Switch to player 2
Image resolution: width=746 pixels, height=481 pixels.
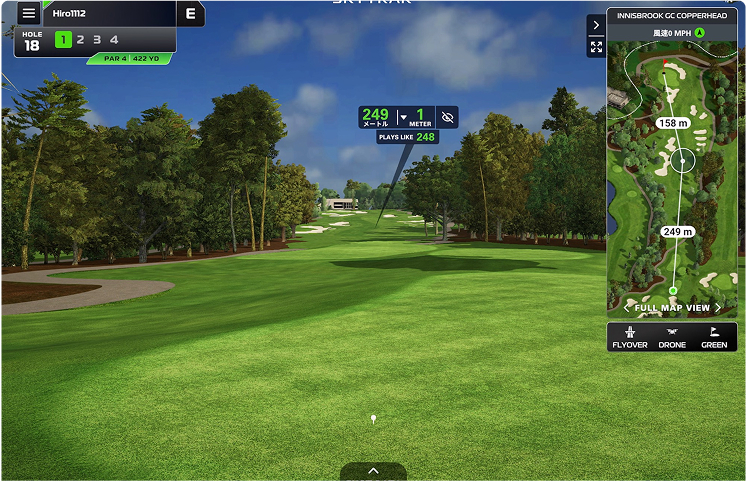80,40
